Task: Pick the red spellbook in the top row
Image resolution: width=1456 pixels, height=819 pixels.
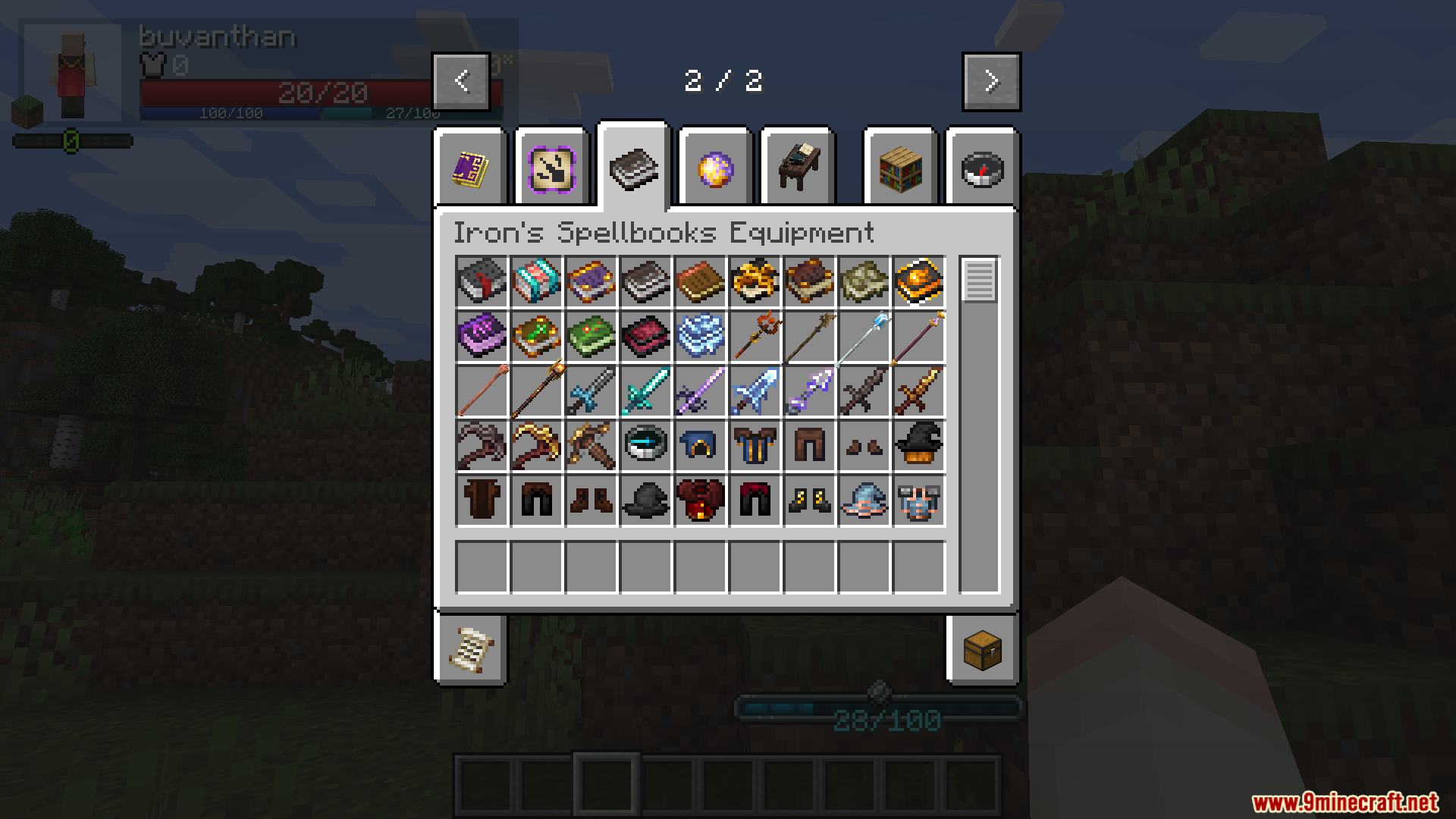Action: tap(481, 281)
